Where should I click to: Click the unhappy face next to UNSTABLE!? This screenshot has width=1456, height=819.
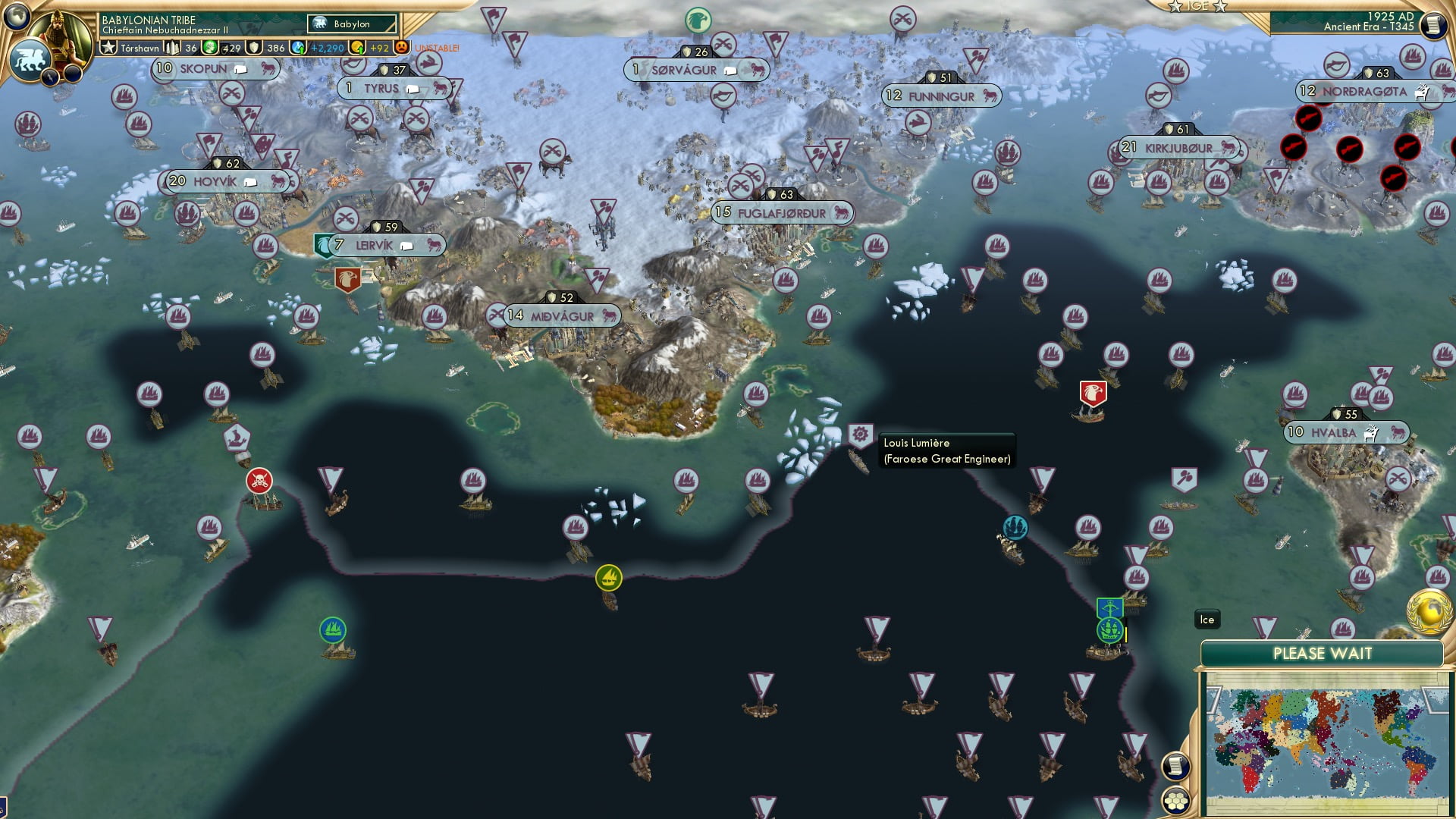(x=401, y=47)
